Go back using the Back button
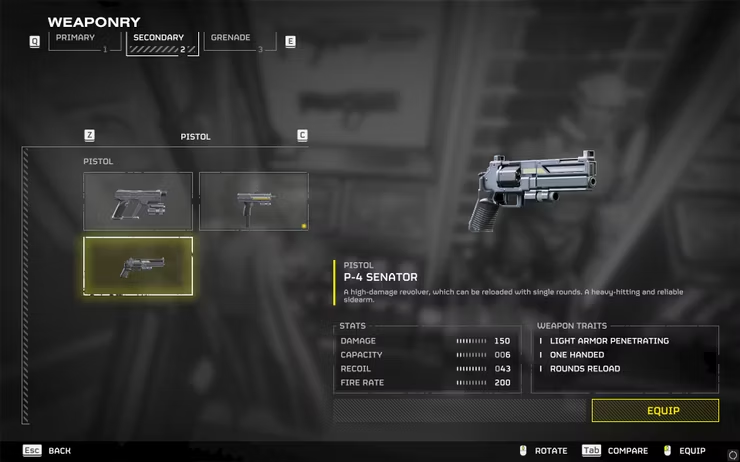 point(50,451)
